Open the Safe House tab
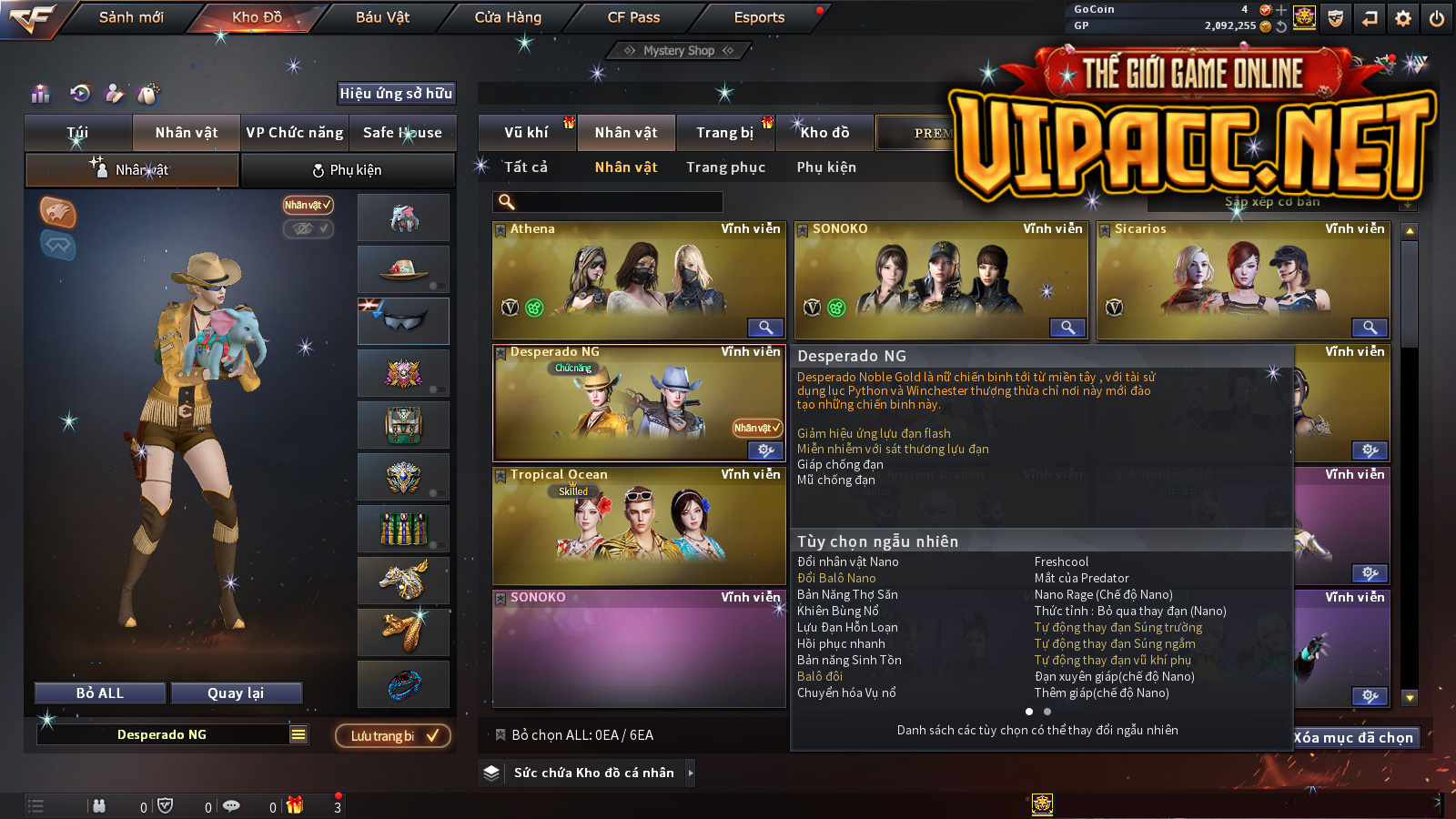This screenshot has height=819, width=1456. click(402, 133)
